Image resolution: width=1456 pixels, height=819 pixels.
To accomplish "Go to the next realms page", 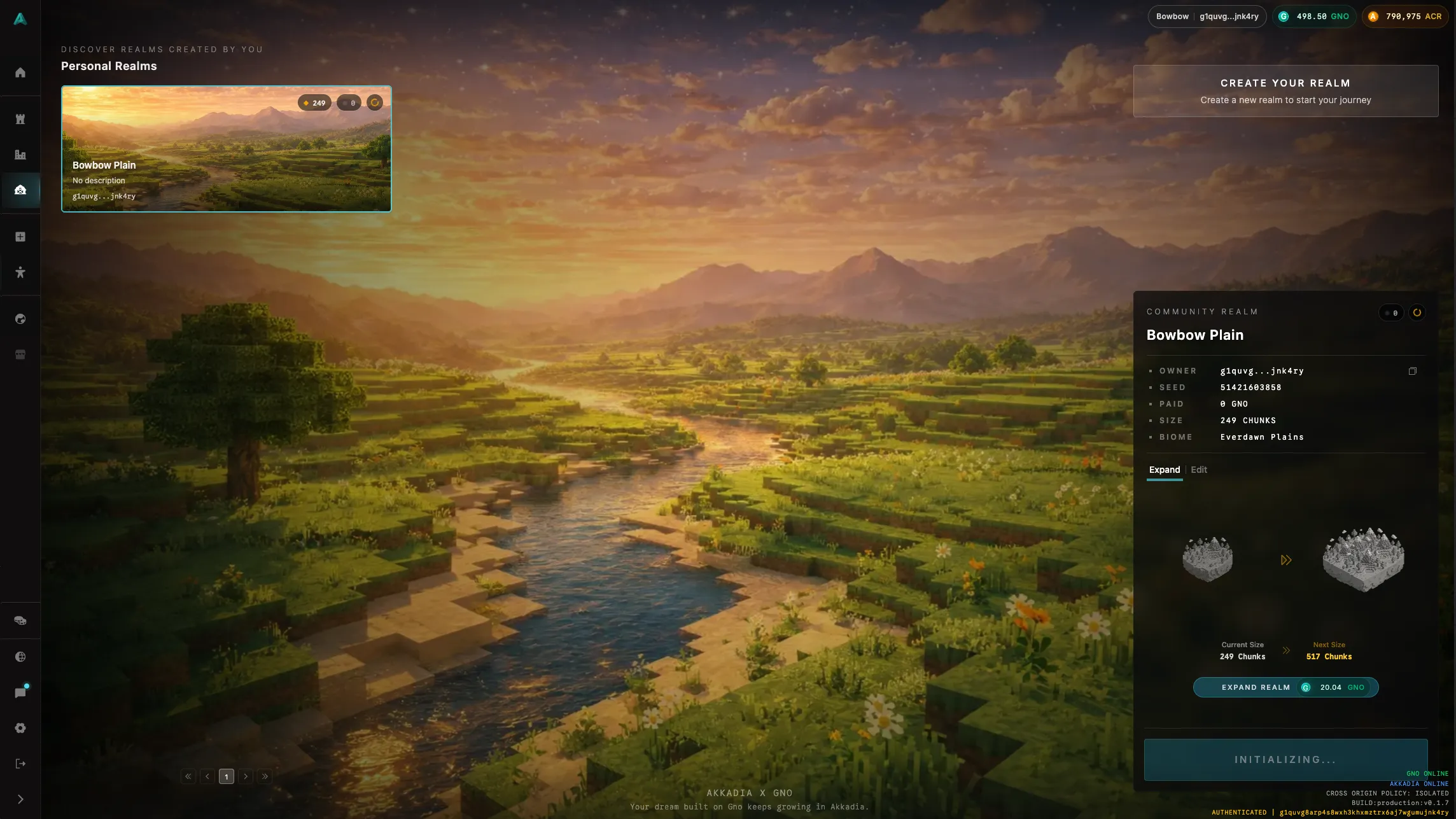I will pyautogui.click(x=246, y=776).
